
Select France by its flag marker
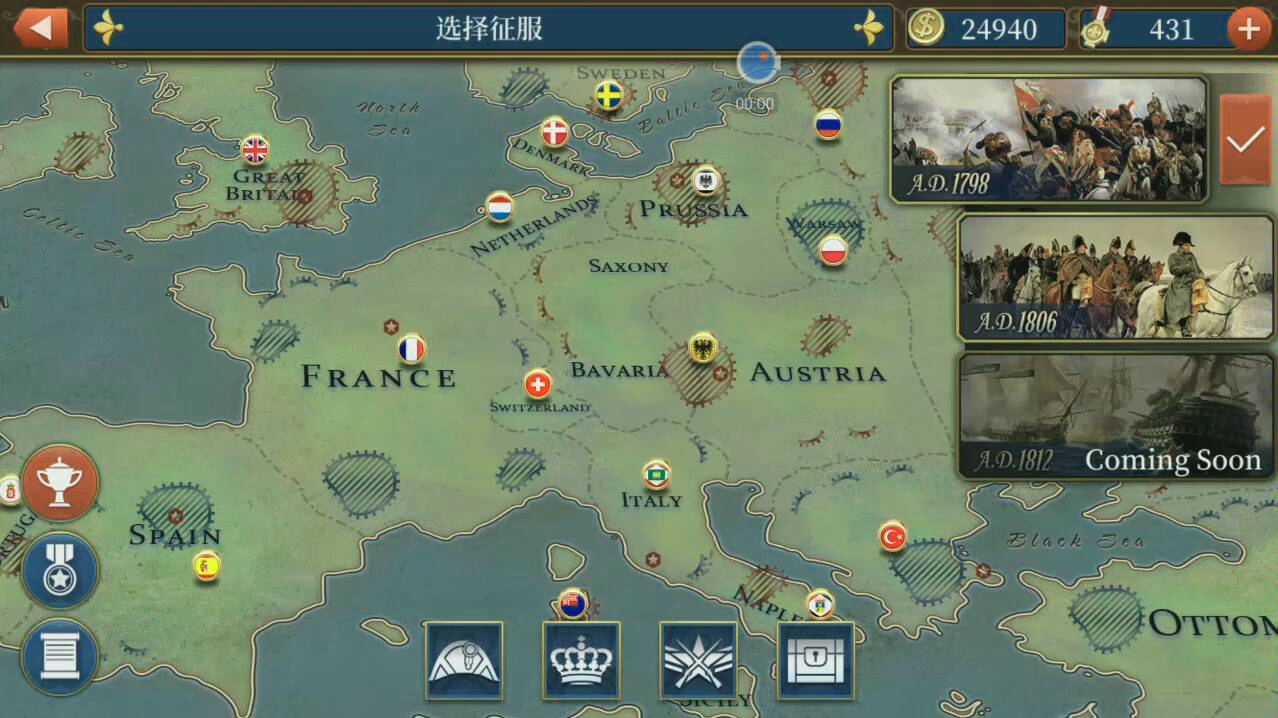pos(411,349)
